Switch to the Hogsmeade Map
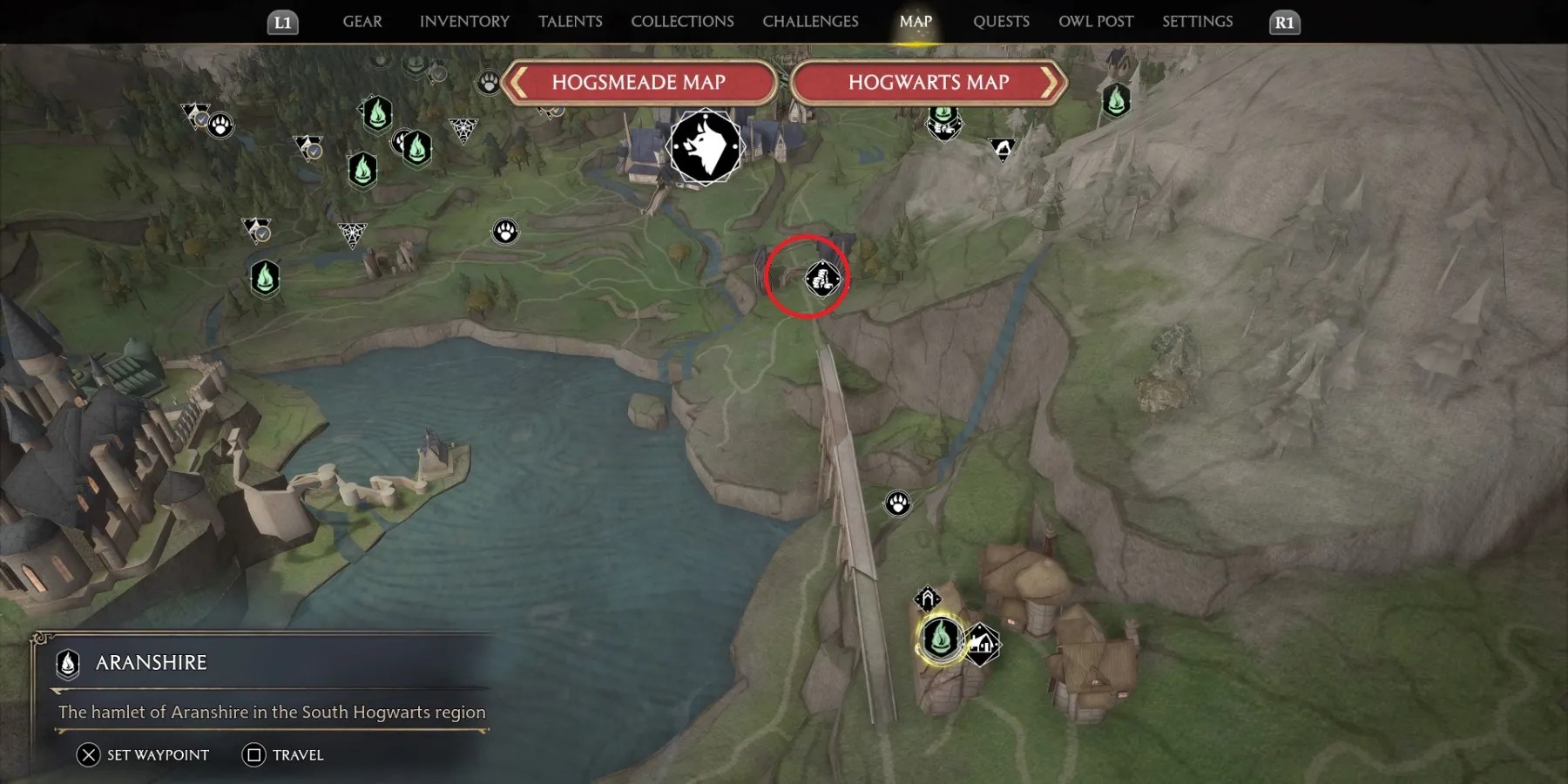1568x784 pixels. tap(639, 83)
